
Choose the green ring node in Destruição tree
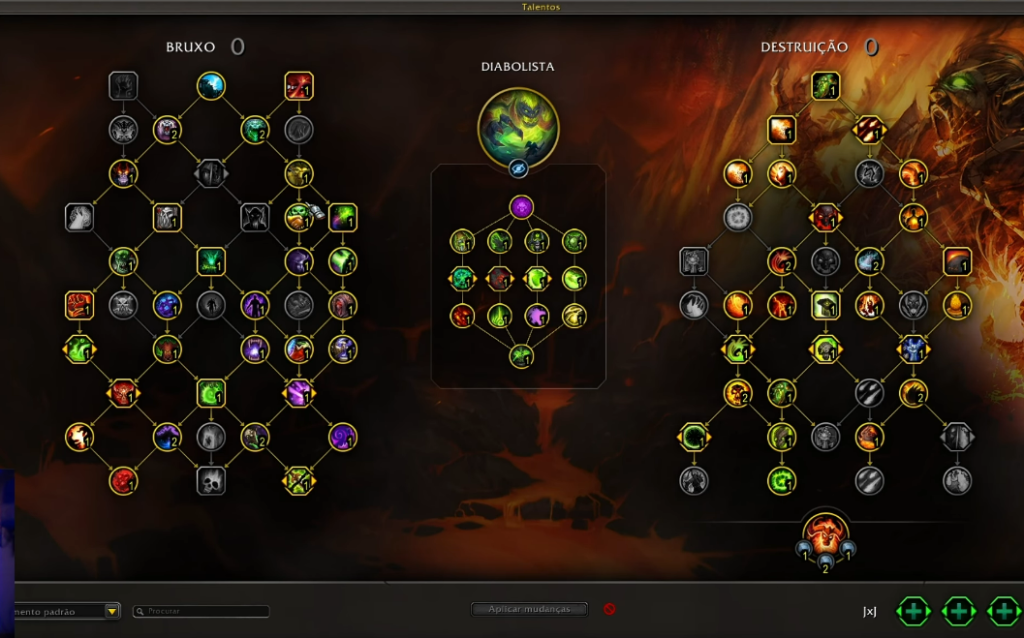pyautogui.click(x=693, y=437)
